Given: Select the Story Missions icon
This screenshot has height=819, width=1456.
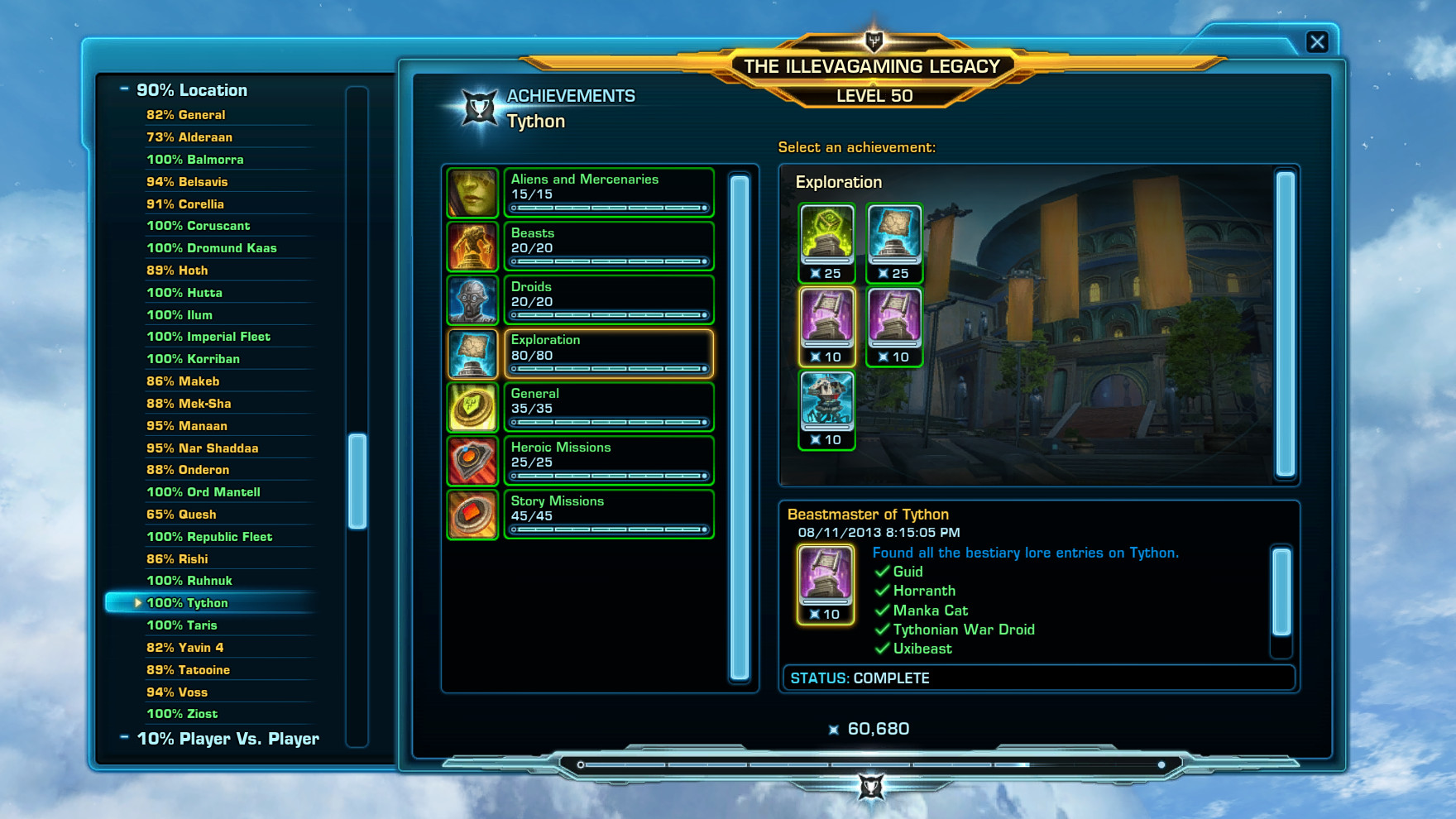Looking at the screenshot, I should [472, 513].
